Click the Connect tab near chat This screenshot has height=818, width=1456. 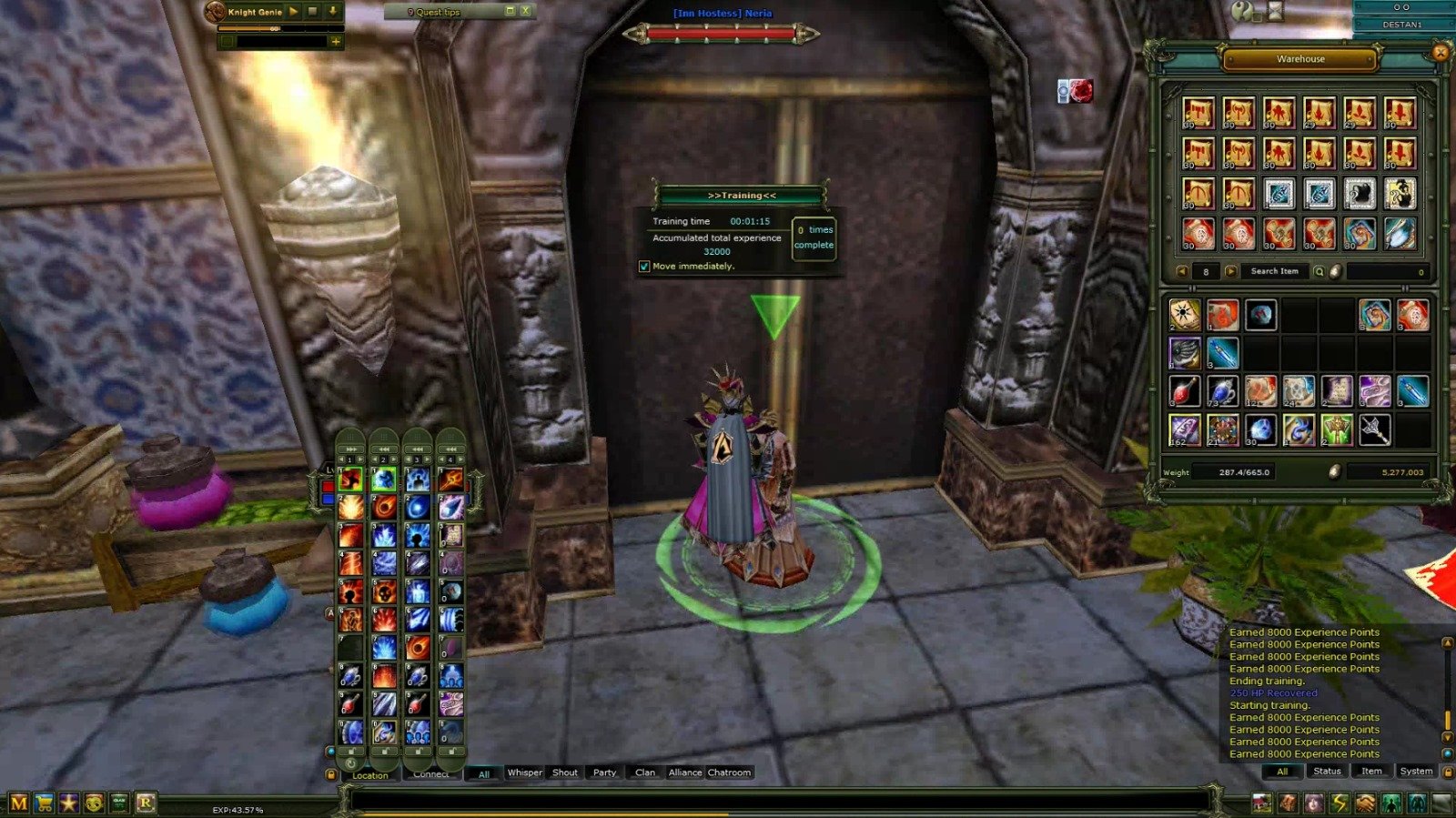(x=430, y=773)
